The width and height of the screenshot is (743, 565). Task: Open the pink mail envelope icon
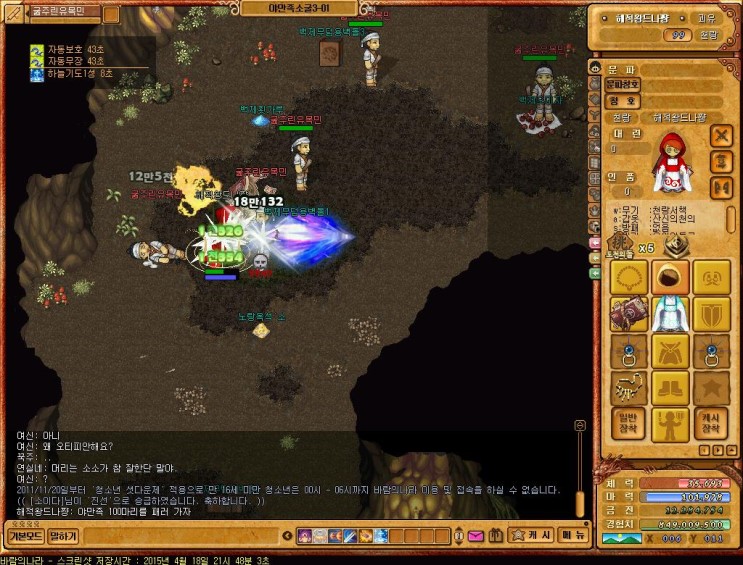[x=476, y=536]
